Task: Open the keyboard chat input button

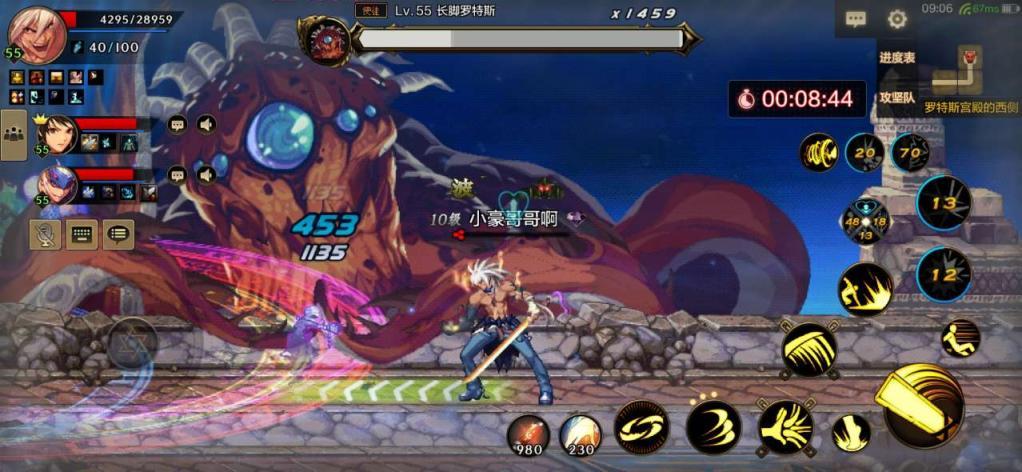Action: (81, 235)
